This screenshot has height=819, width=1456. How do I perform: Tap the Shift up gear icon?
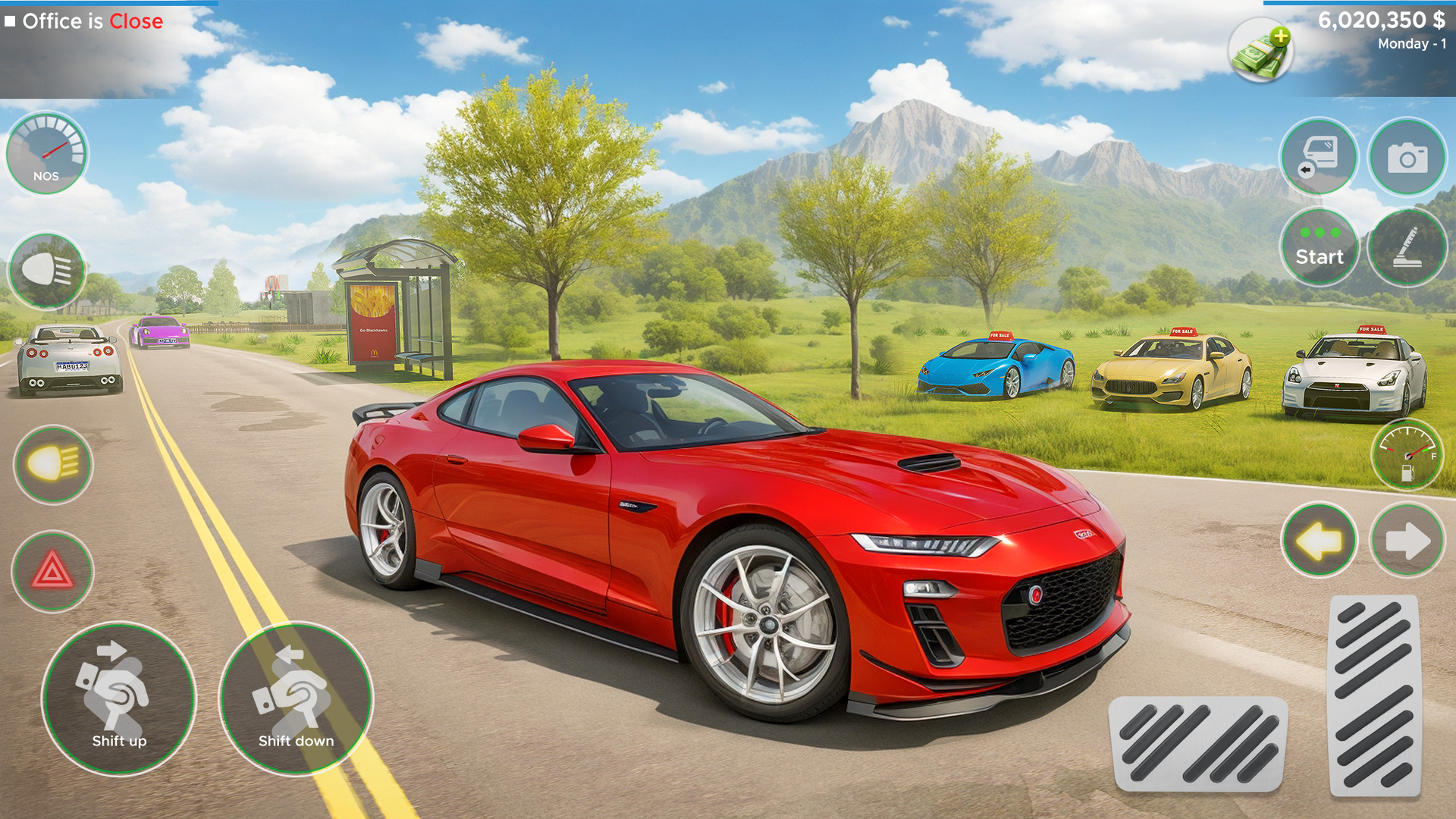pos(119,694)
